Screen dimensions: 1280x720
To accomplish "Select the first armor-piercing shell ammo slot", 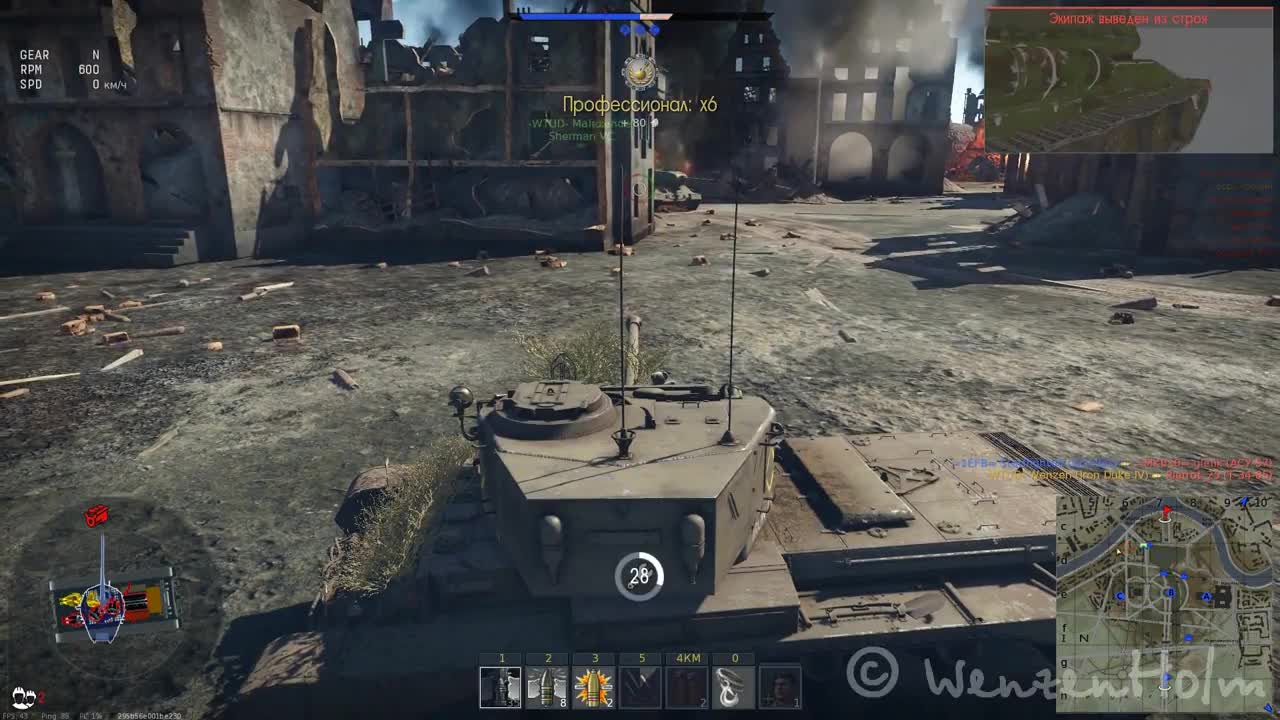I will [x=502, y=686].
